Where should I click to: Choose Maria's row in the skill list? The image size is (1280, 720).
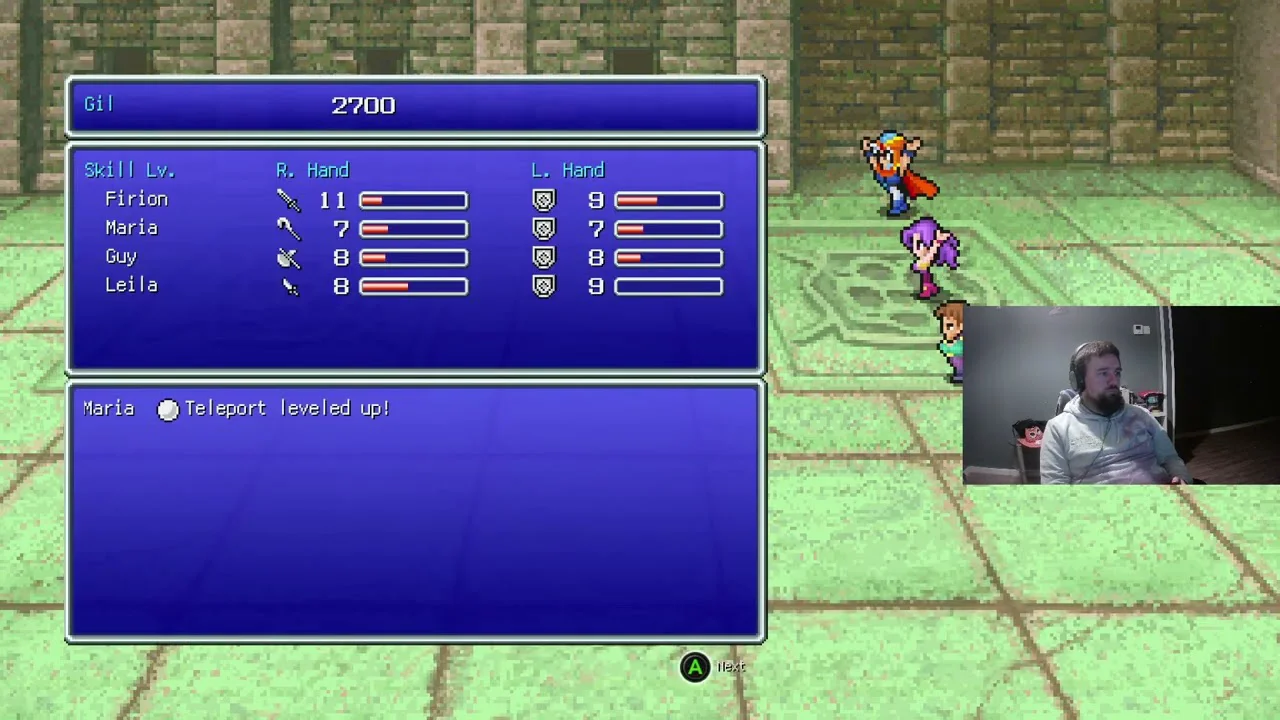point(131,228)
